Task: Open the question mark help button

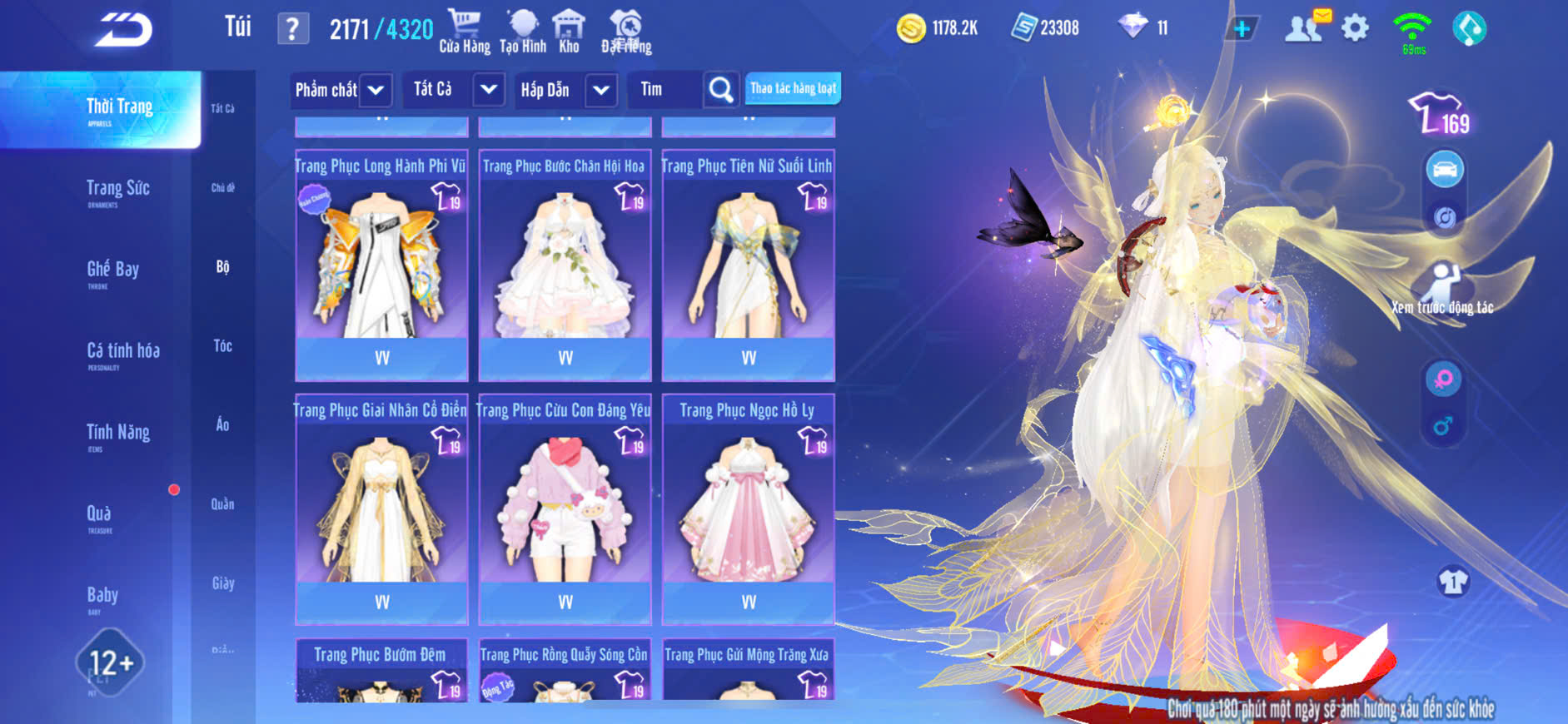Action: (x=292, y=29)
